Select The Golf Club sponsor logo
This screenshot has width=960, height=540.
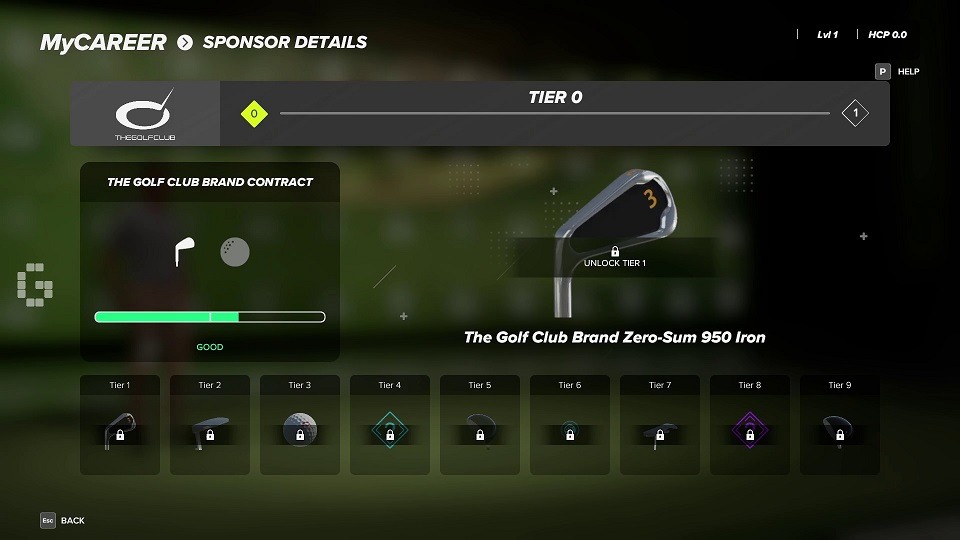145,114
